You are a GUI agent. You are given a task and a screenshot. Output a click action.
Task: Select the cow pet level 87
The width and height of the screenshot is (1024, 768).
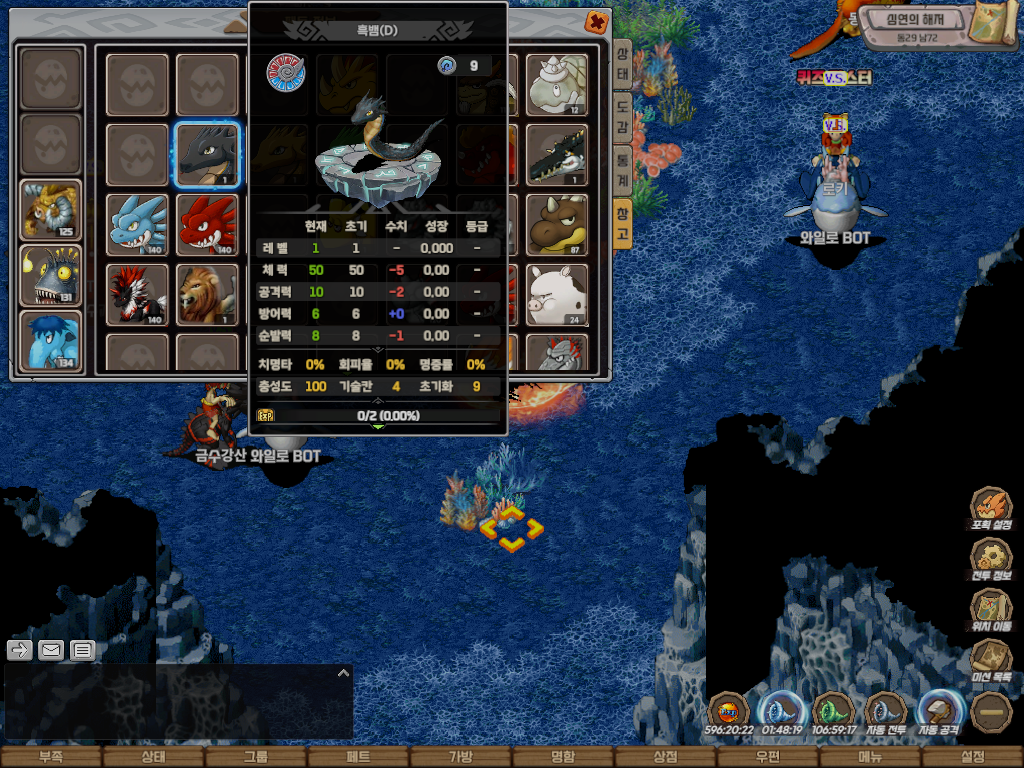coord(557,224)
